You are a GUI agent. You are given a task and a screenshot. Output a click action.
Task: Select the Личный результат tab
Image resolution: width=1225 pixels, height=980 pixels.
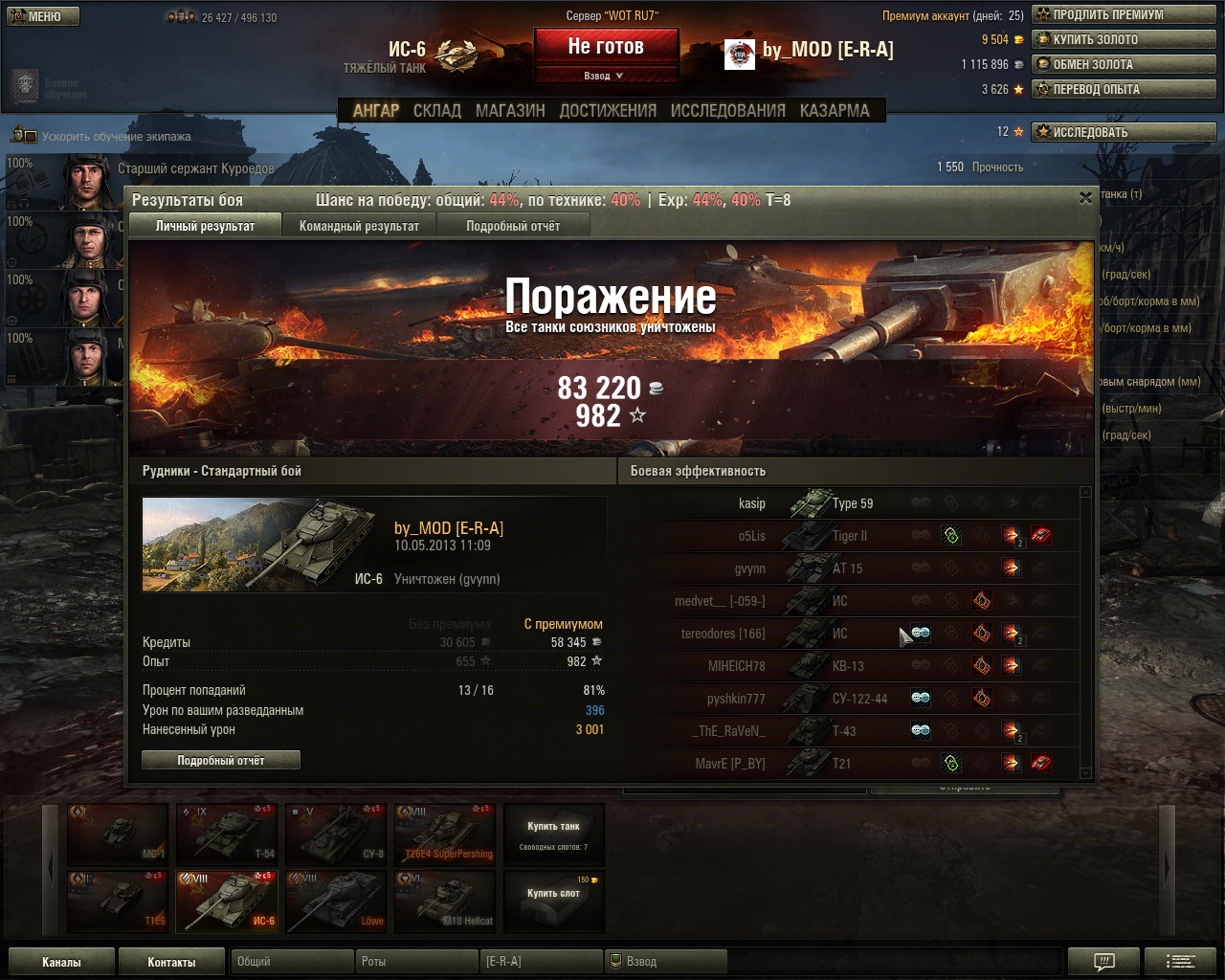click(205, 226)
